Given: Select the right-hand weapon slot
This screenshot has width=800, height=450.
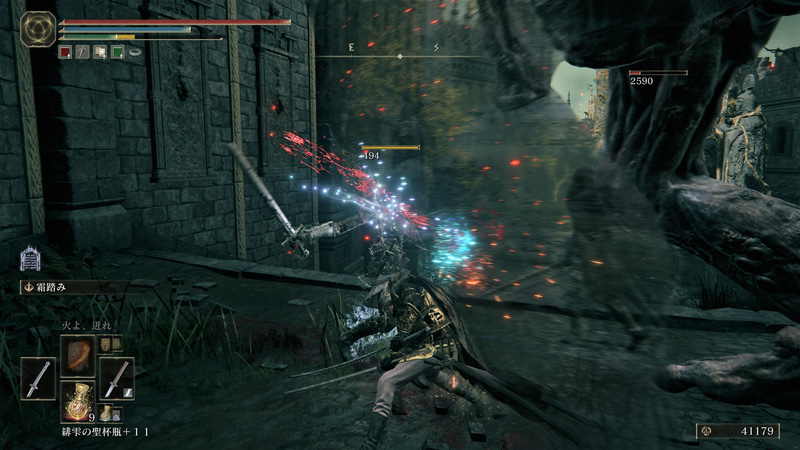Looking at the screenshot, I should pos(117,378).
